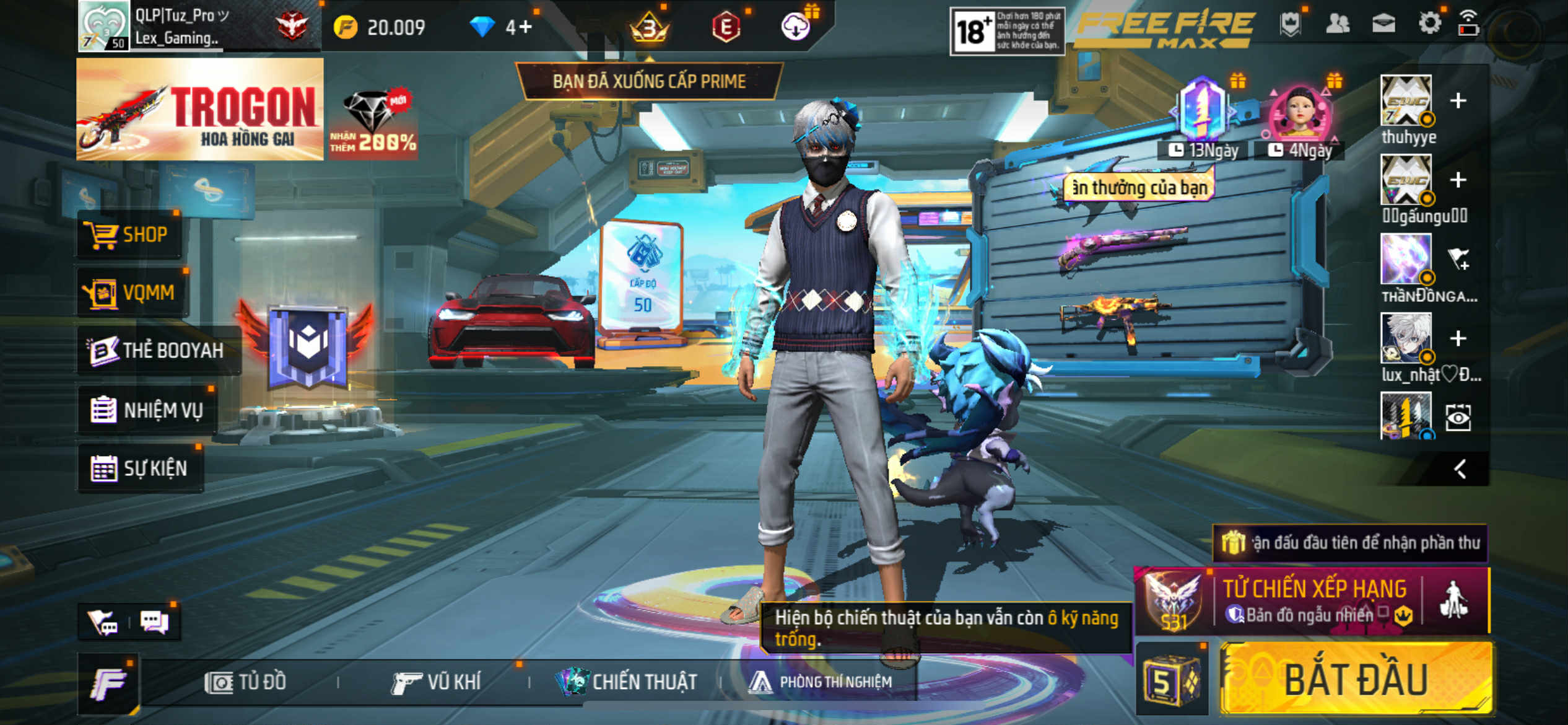Add more diamonds with plus button
This screenshot has width=1568, height=725.
pyautogui.click(x=526, y=27)
